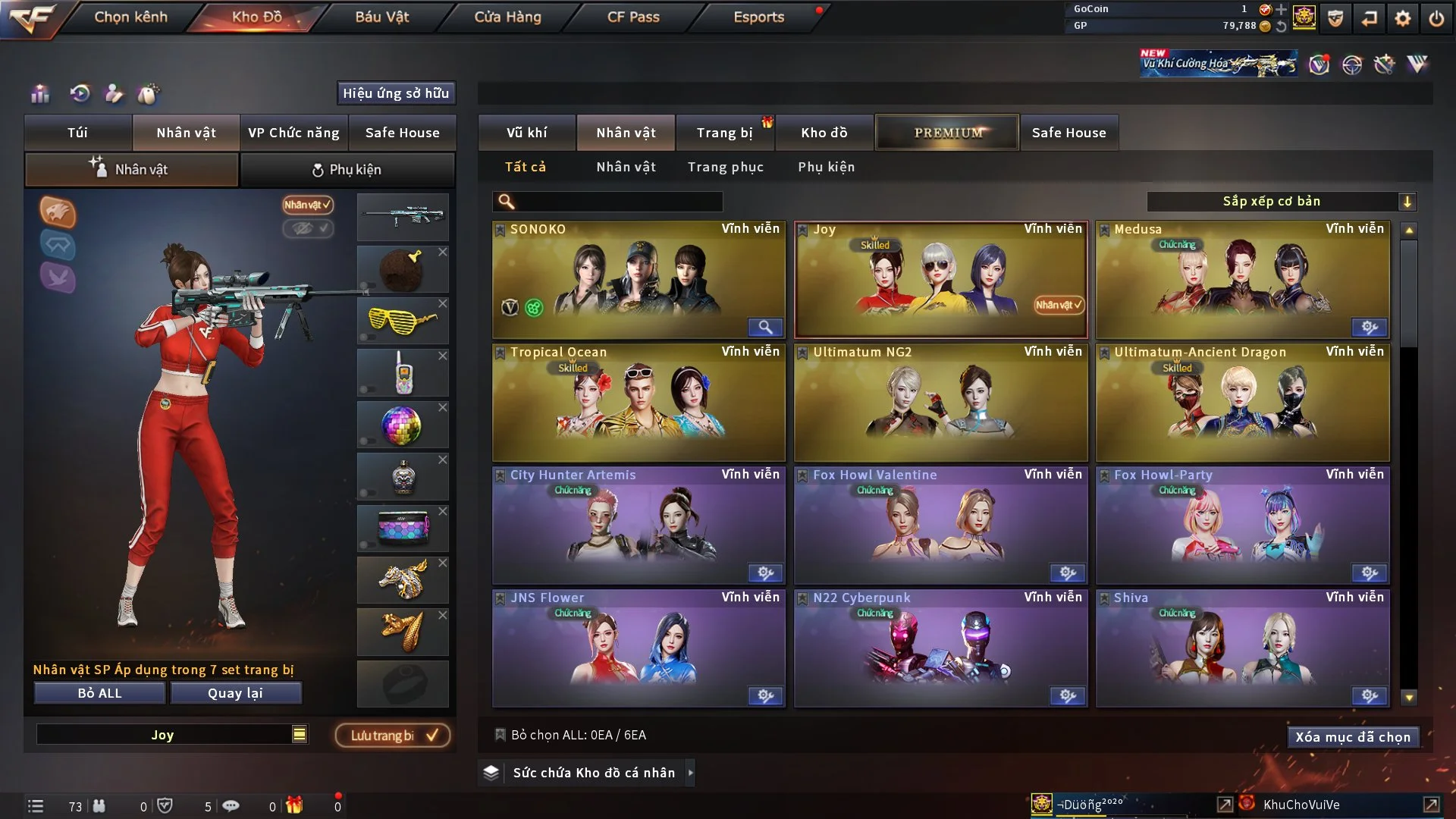
Task: Open the gift box icon in bottom status bar
Action: click(296, 806)
